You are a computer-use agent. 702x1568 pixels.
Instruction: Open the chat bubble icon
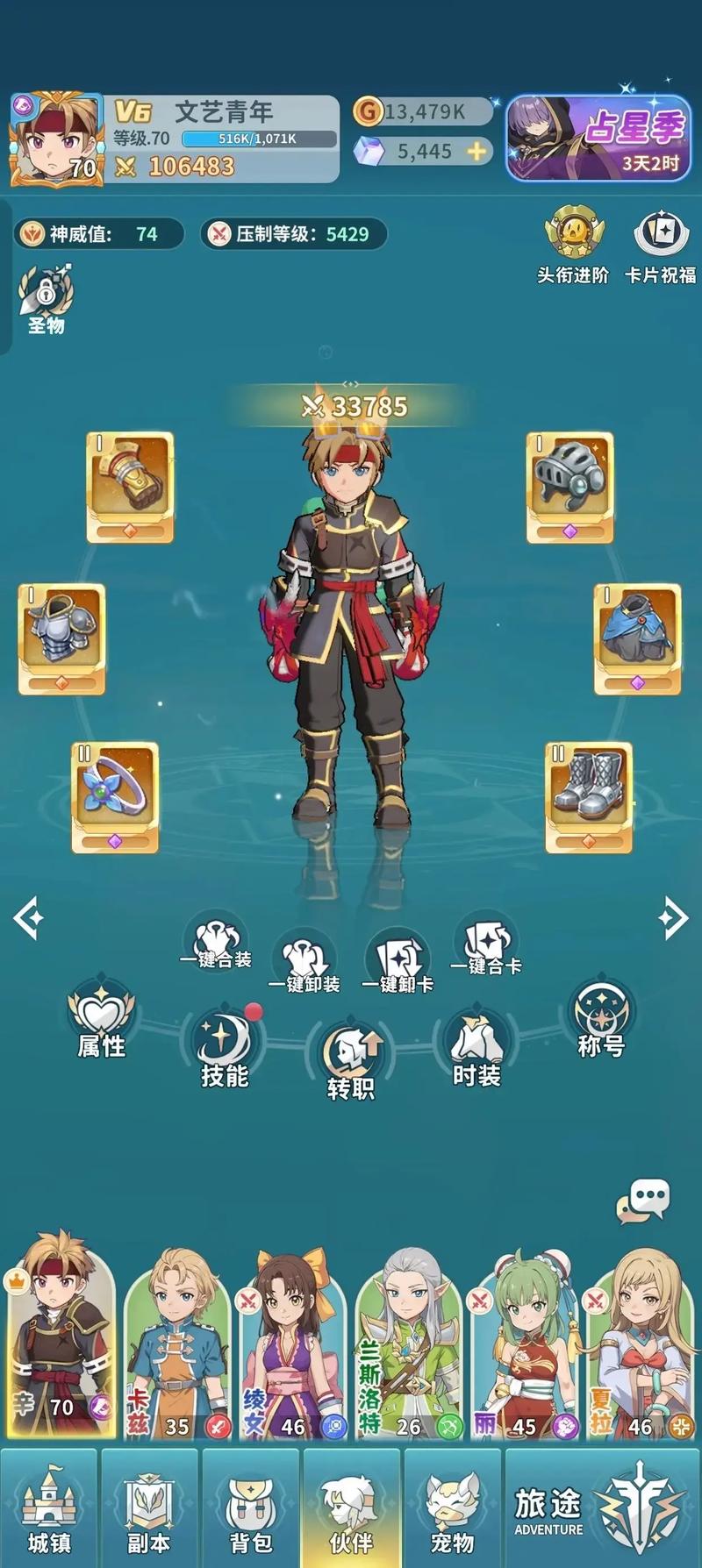coord(643,1201)
